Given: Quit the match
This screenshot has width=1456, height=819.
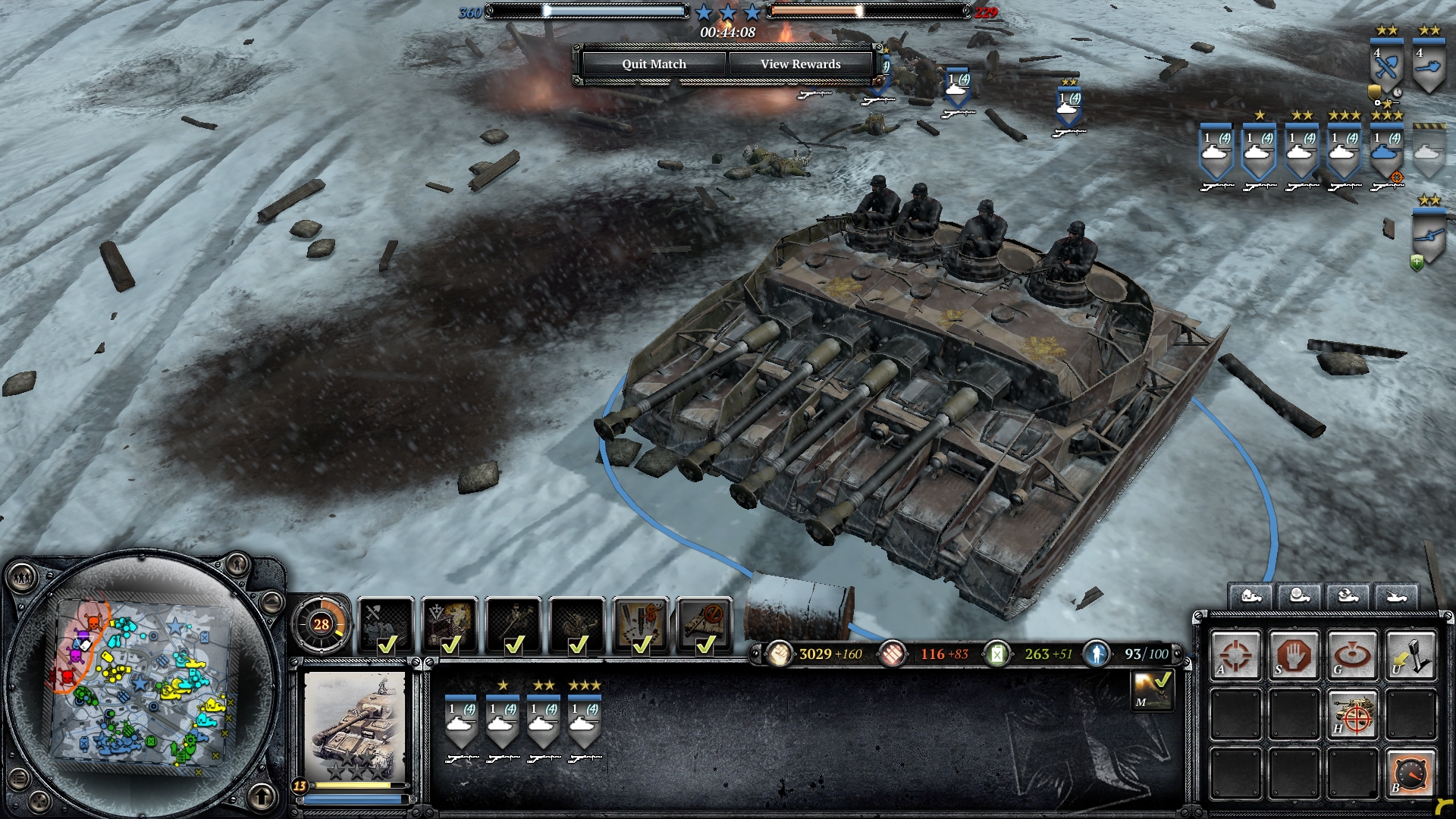Looking at the screenshot, I should [x=654, y=64].
